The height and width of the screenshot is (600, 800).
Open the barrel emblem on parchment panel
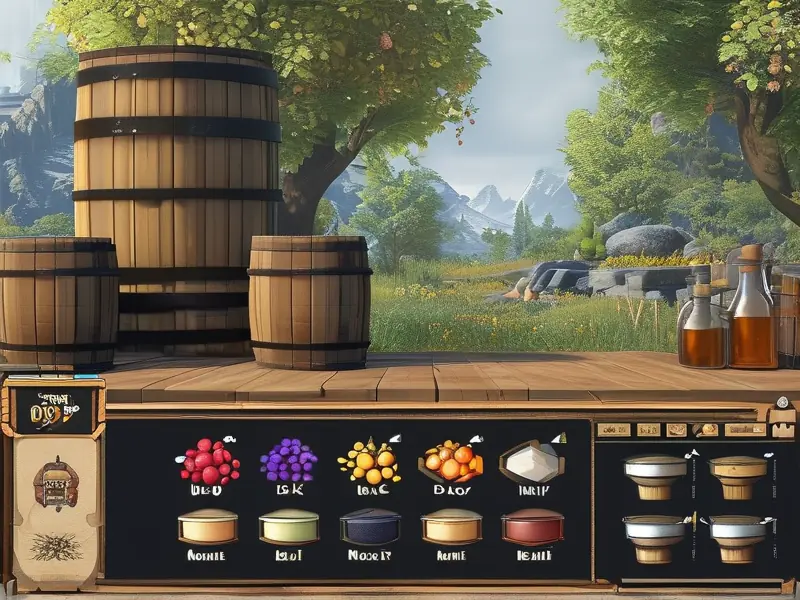(x=55, y=484)
